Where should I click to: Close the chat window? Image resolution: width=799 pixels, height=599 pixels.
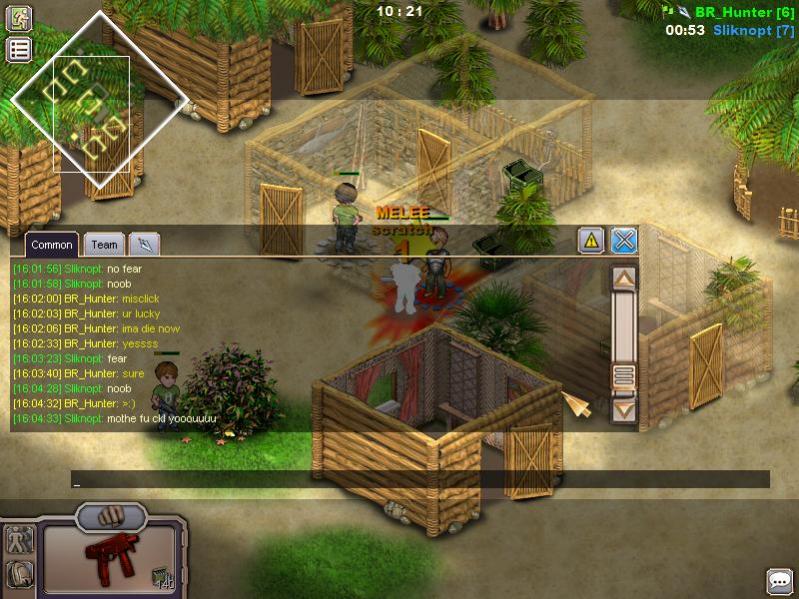click(x=624, y=240)
